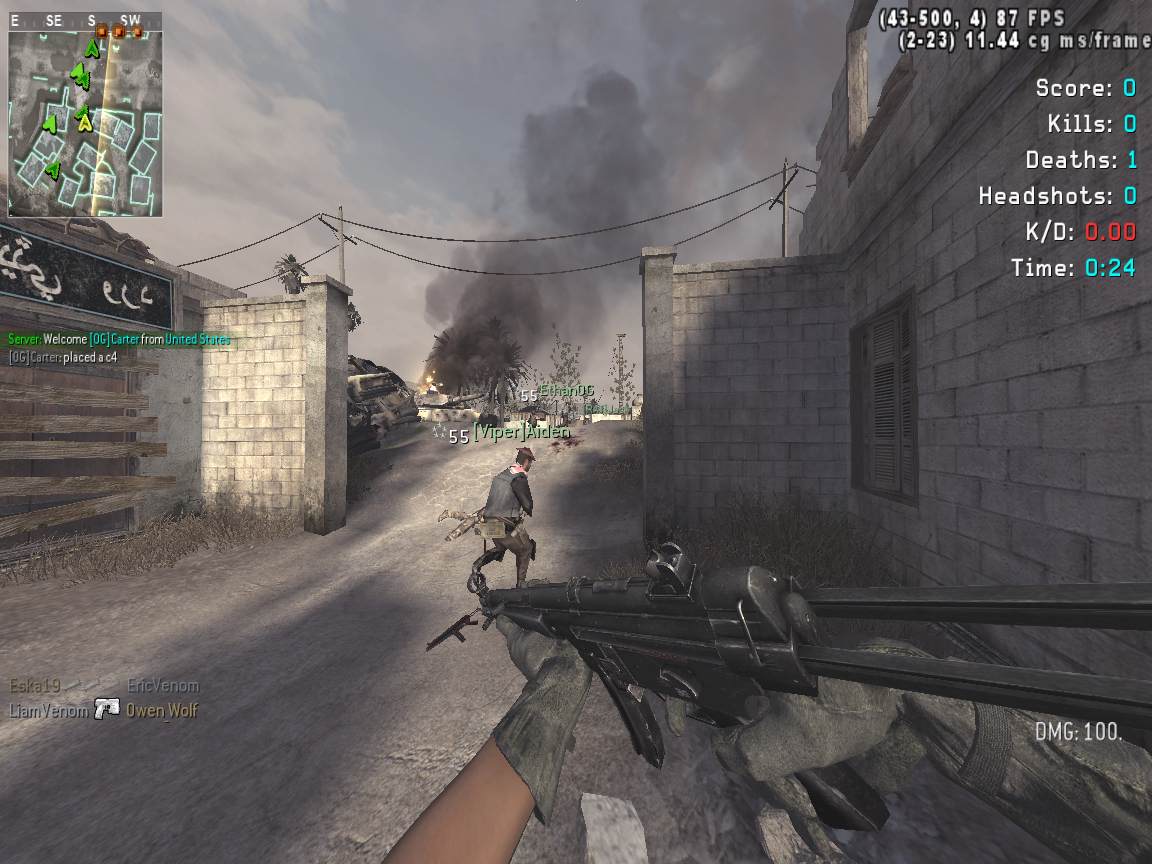This screenshot has width=1152, height=864.
Task: Click the minimap in the corner
Action: pos(85,123)
